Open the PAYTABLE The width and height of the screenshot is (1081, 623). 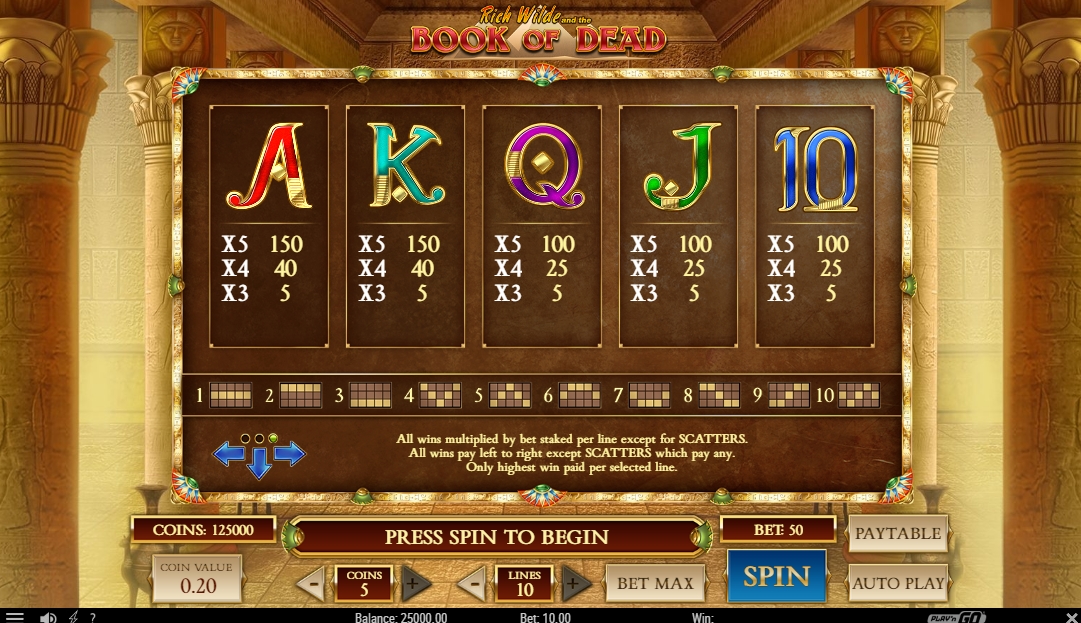[x=897, y=533]
